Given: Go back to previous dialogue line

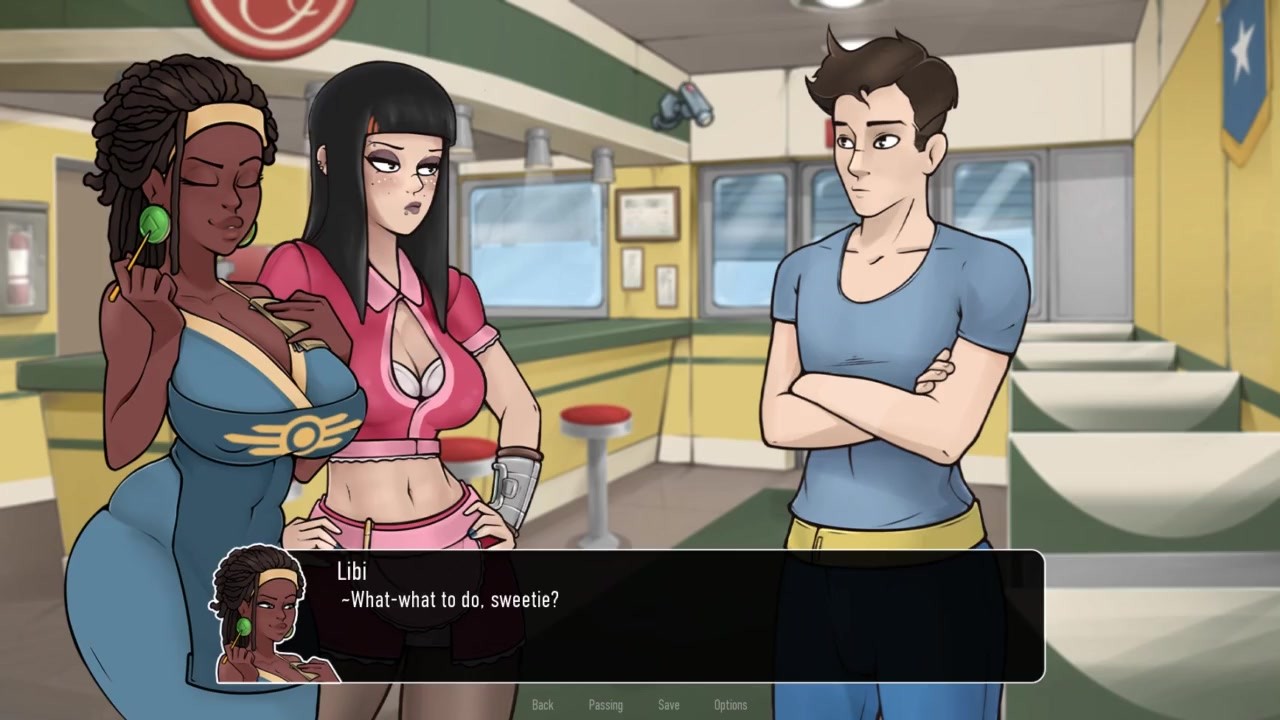Looking at the screenshot, I should pyautogui.click(x=542, y=705).
